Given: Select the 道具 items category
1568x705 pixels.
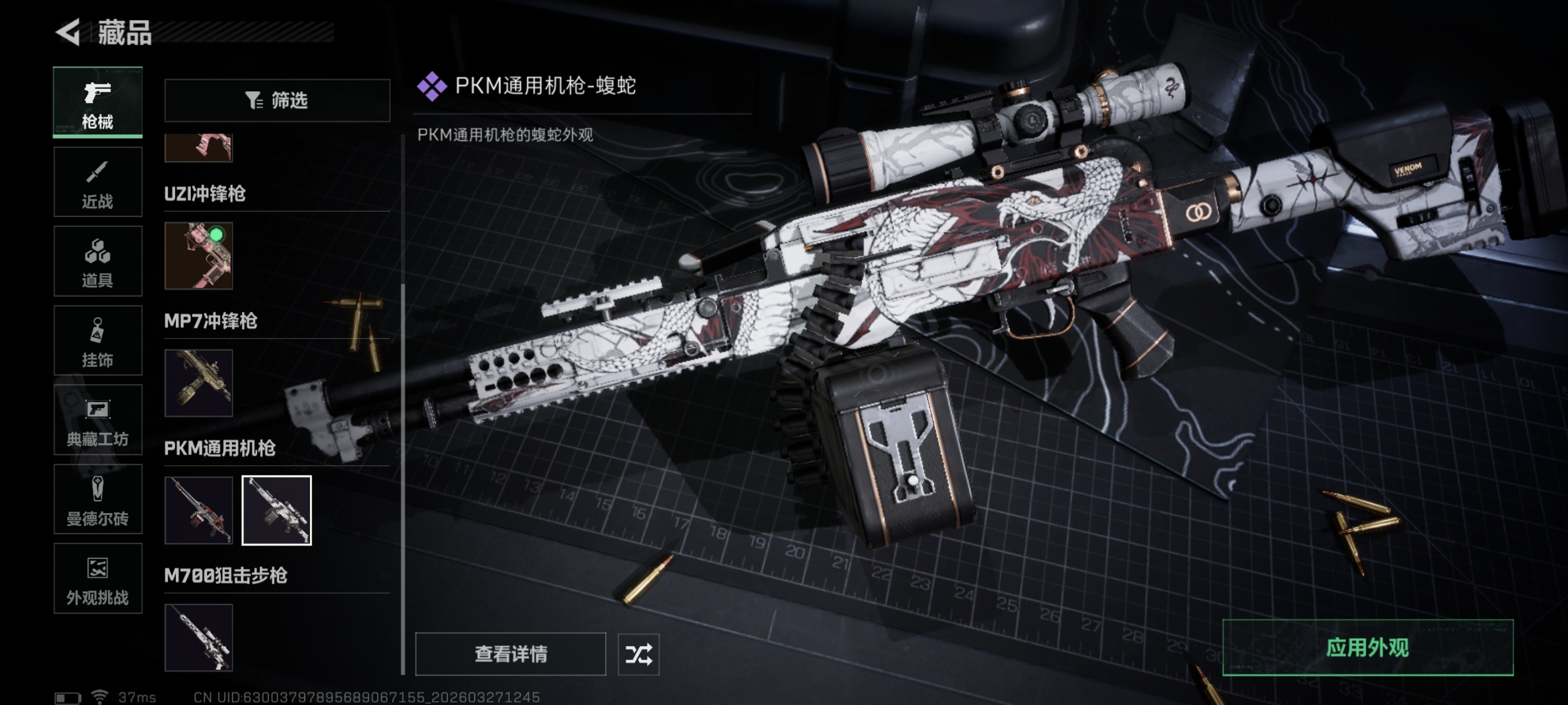Looking at the screenshot, I should click(97, 262).
